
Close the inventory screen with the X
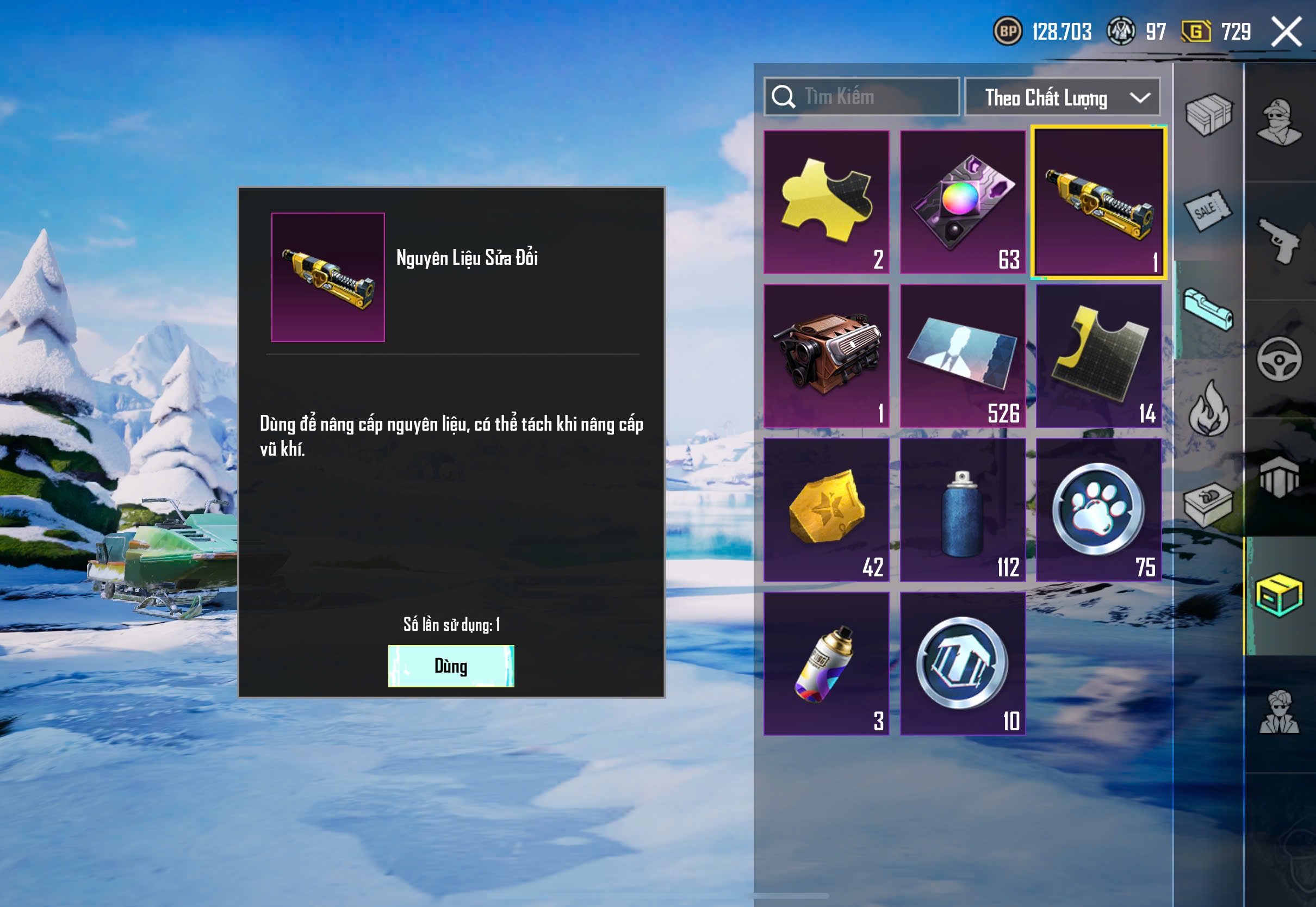tap(1286, 31)
